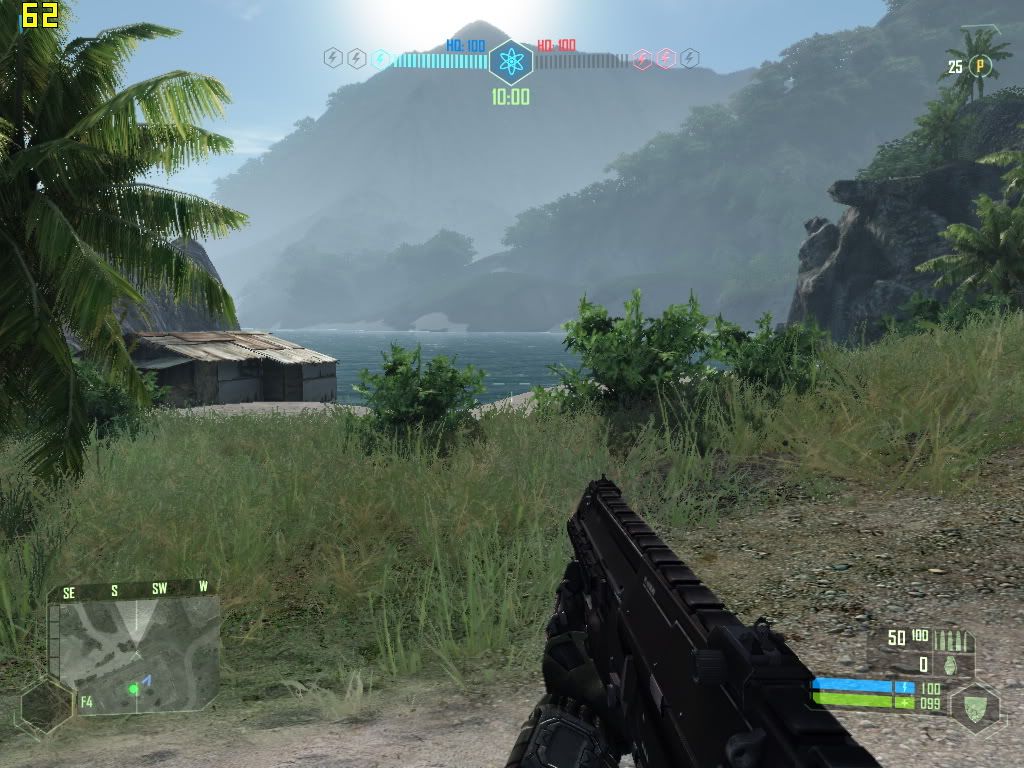Click the blue arrow marker on the minimap
Screen dimensions: 1024x768
(x=145, y=681)
